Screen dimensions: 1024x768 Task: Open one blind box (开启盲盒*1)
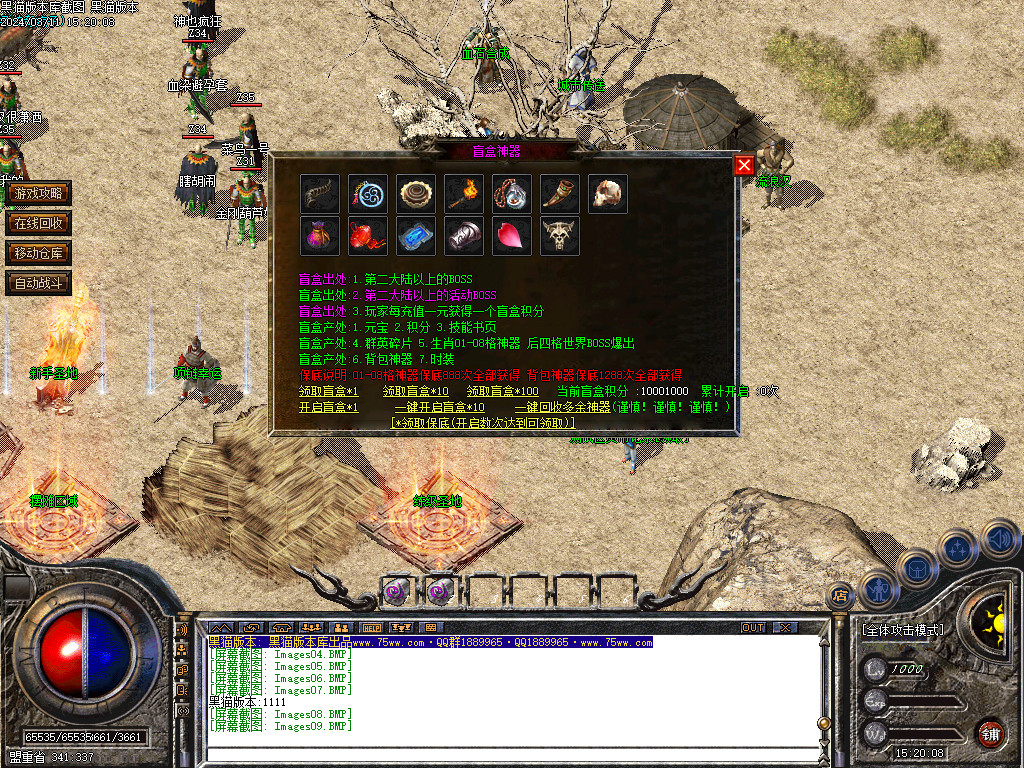click(328, 407)
